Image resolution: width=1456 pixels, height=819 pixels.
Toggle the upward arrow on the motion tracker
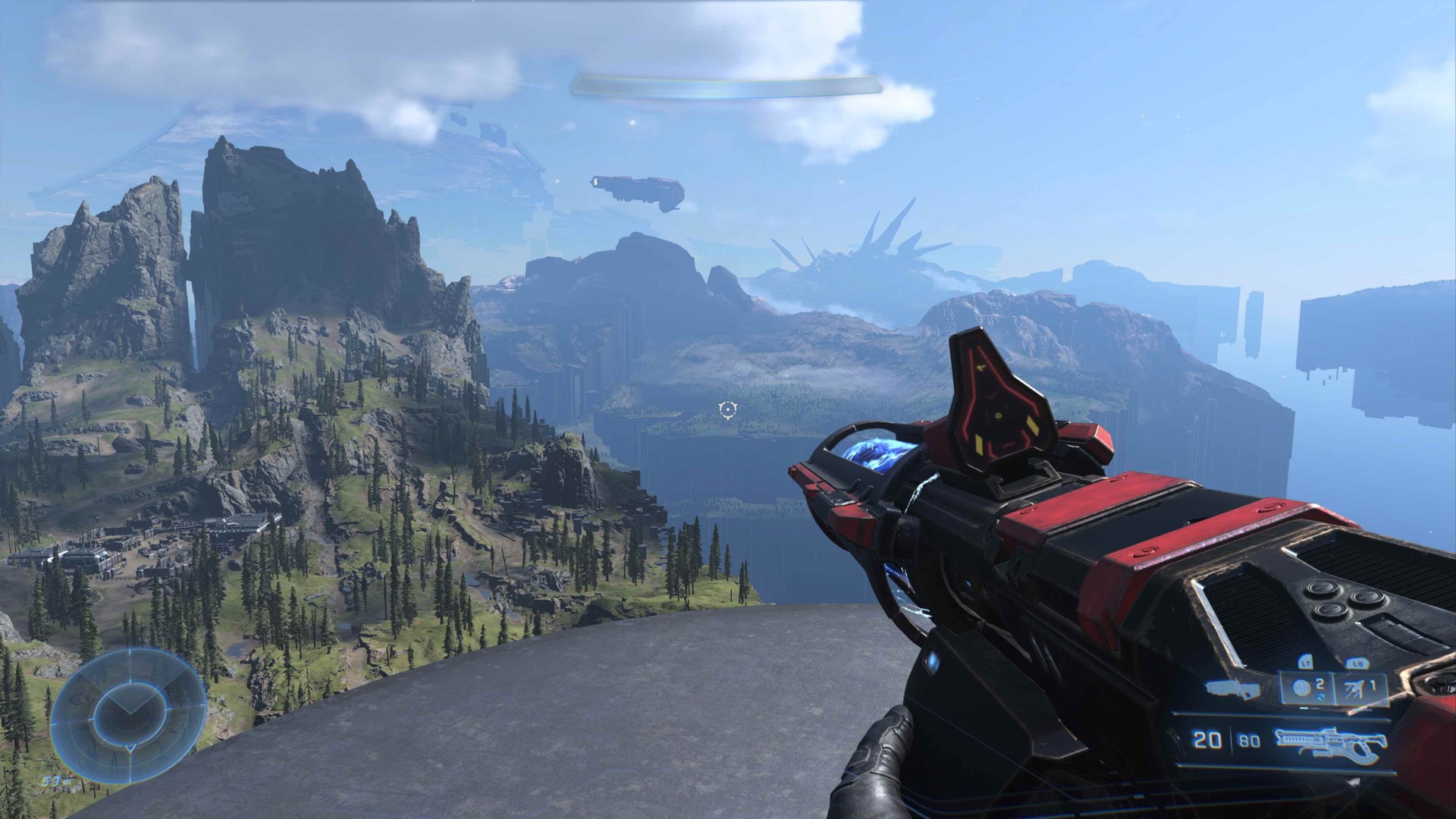tap(130, 698)
